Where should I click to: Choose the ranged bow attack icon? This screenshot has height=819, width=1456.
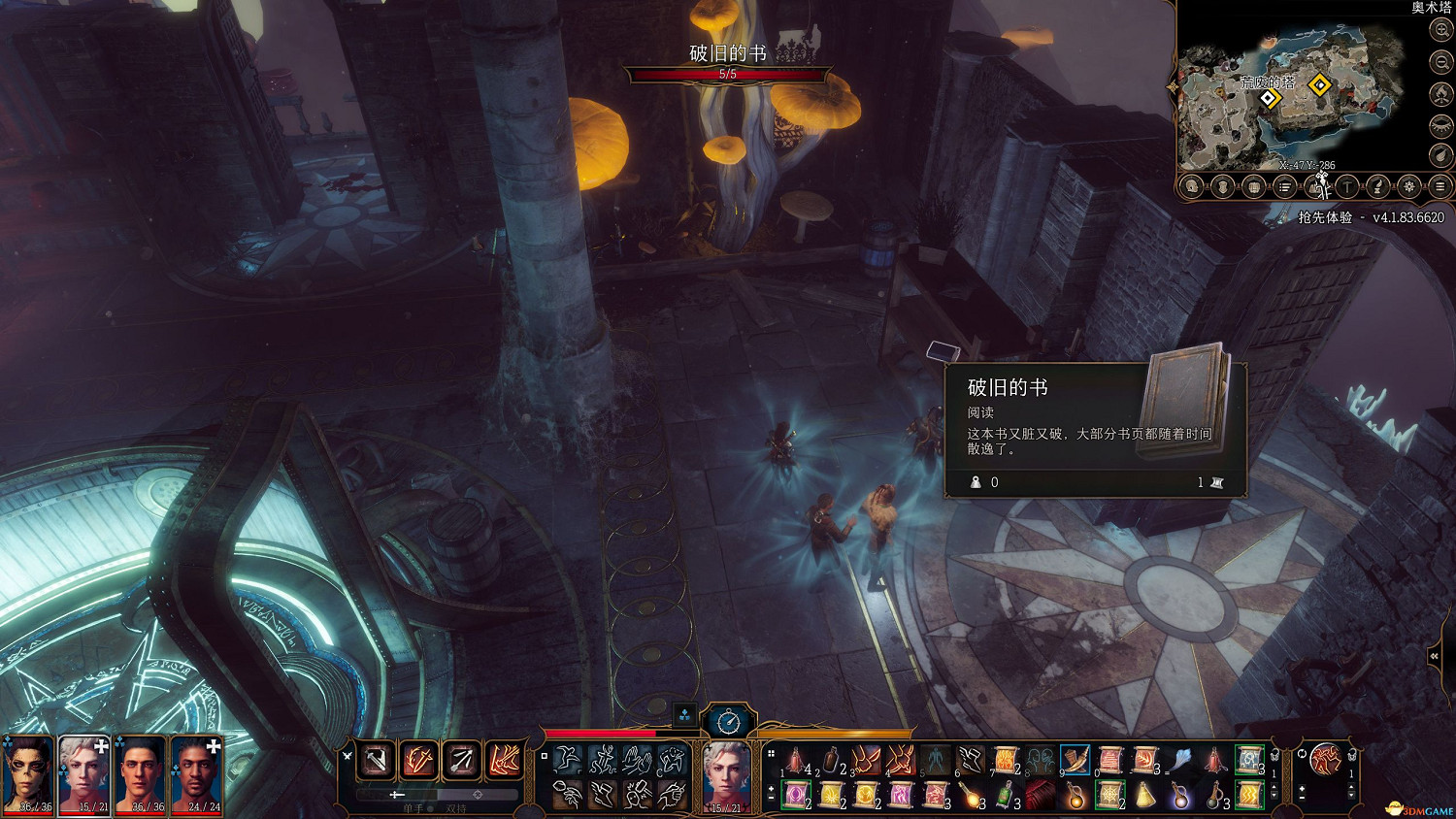tap(461, 760)
